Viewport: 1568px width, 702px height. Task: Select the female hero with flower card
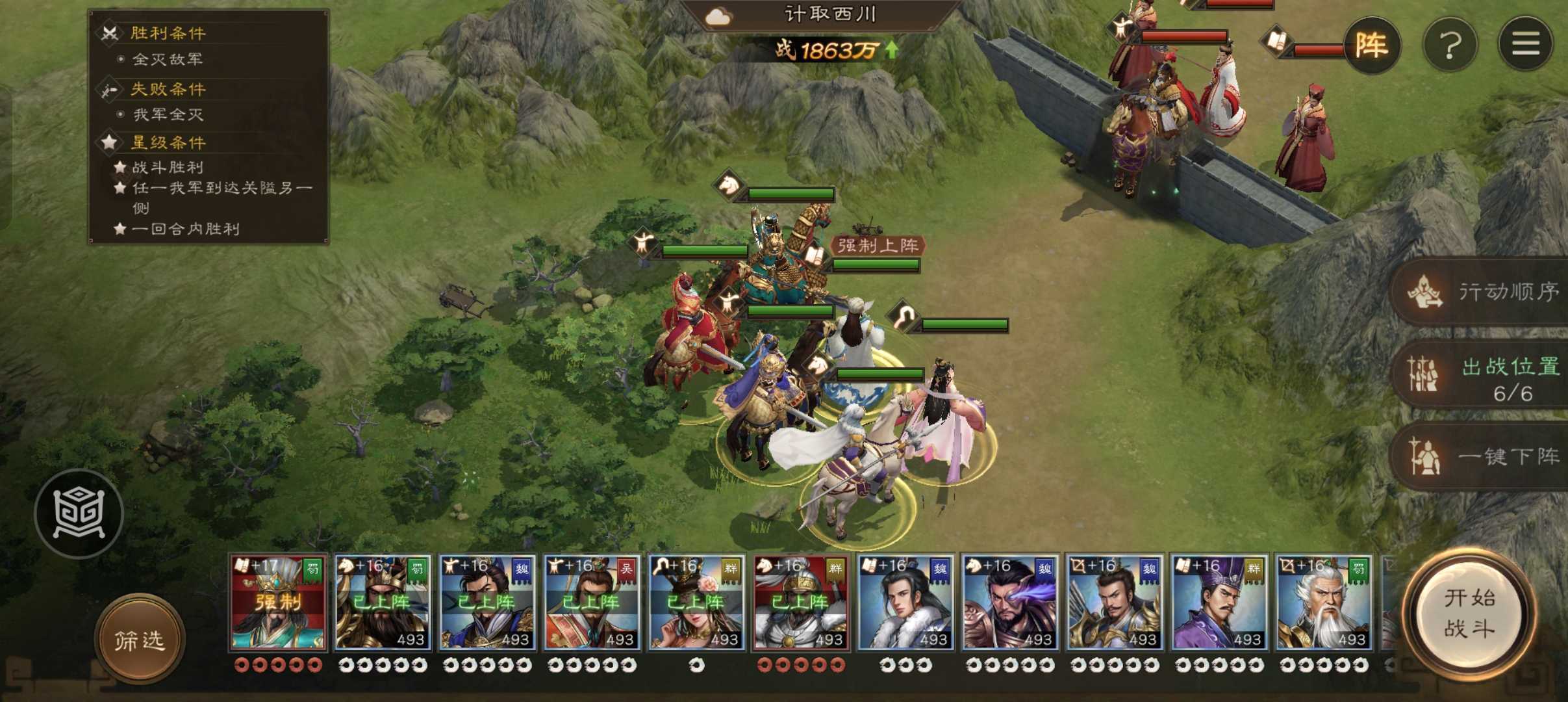click(696, 603)
